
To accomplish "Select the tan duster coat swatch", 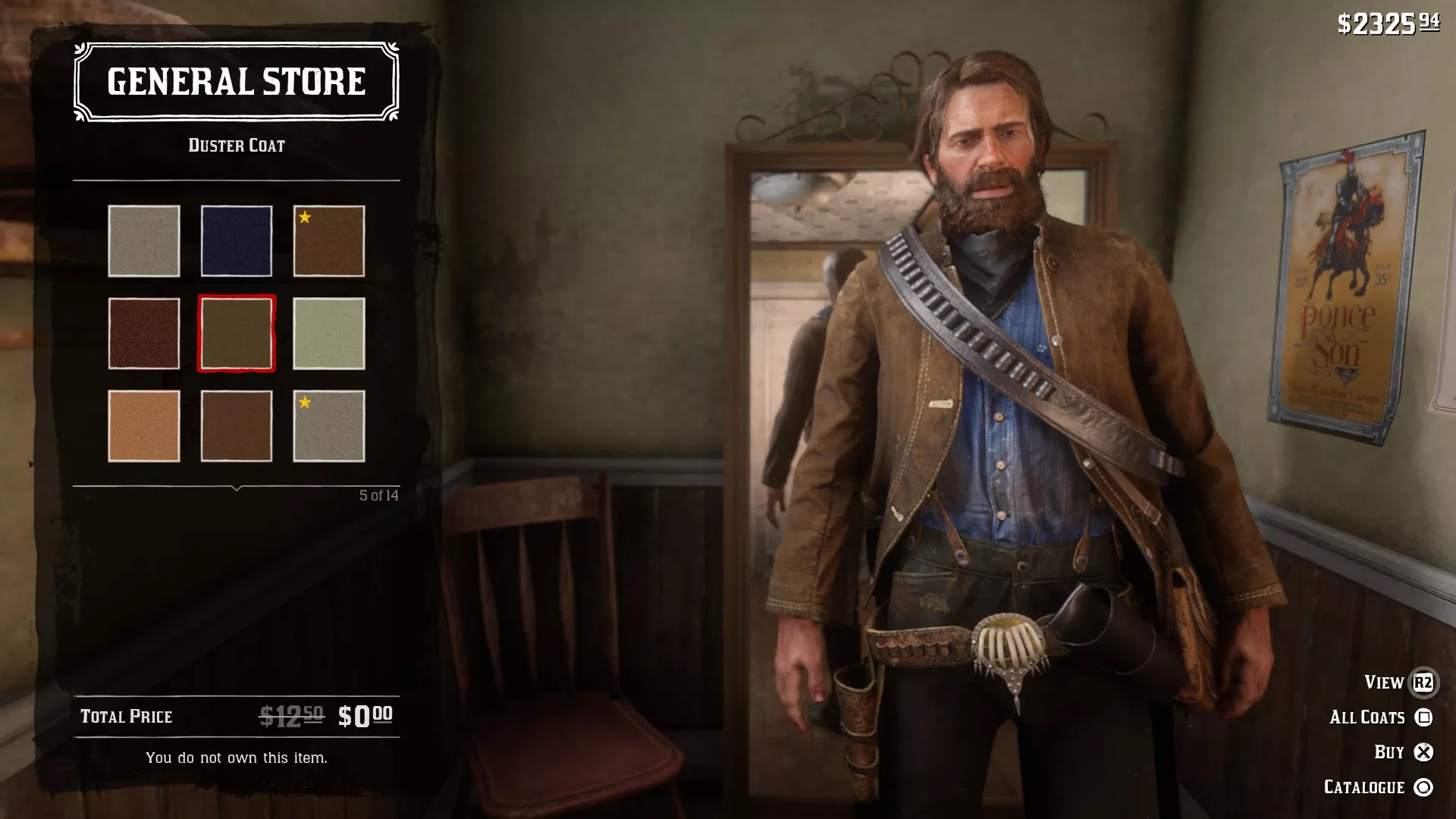I will click(144, 426).
